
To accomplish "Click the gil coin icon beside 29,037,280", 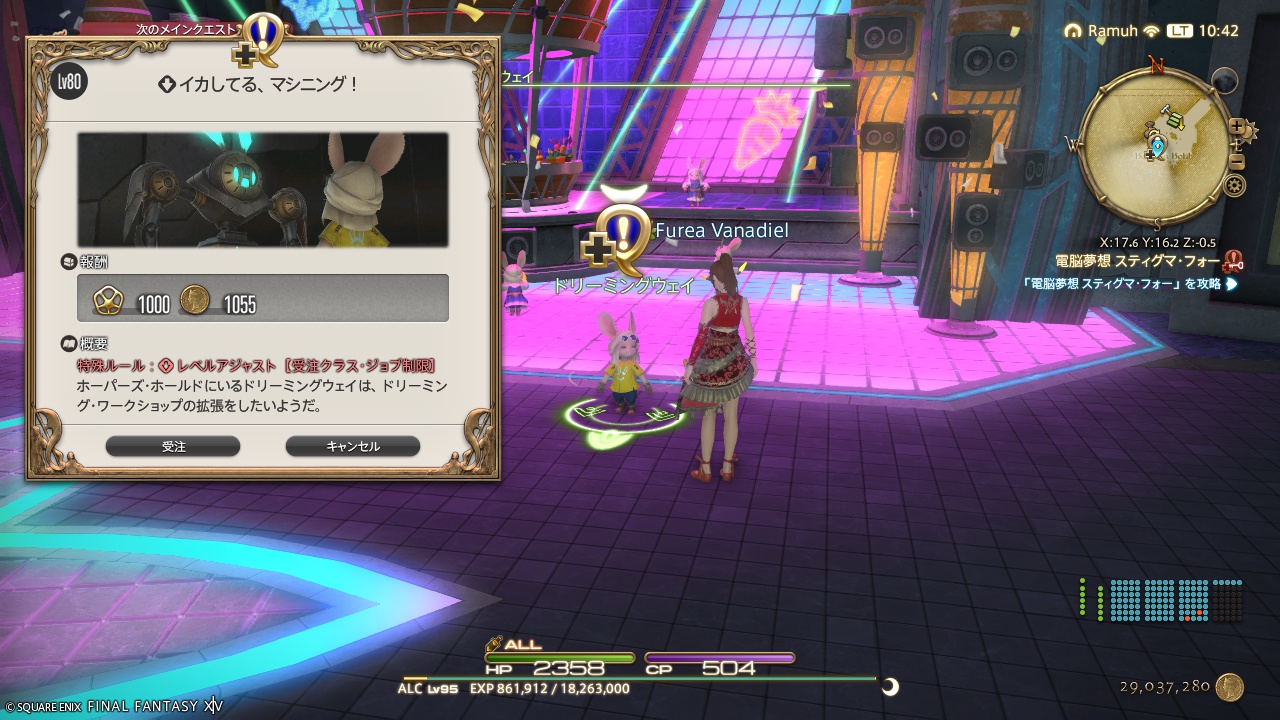I will tap(1230, 687).
